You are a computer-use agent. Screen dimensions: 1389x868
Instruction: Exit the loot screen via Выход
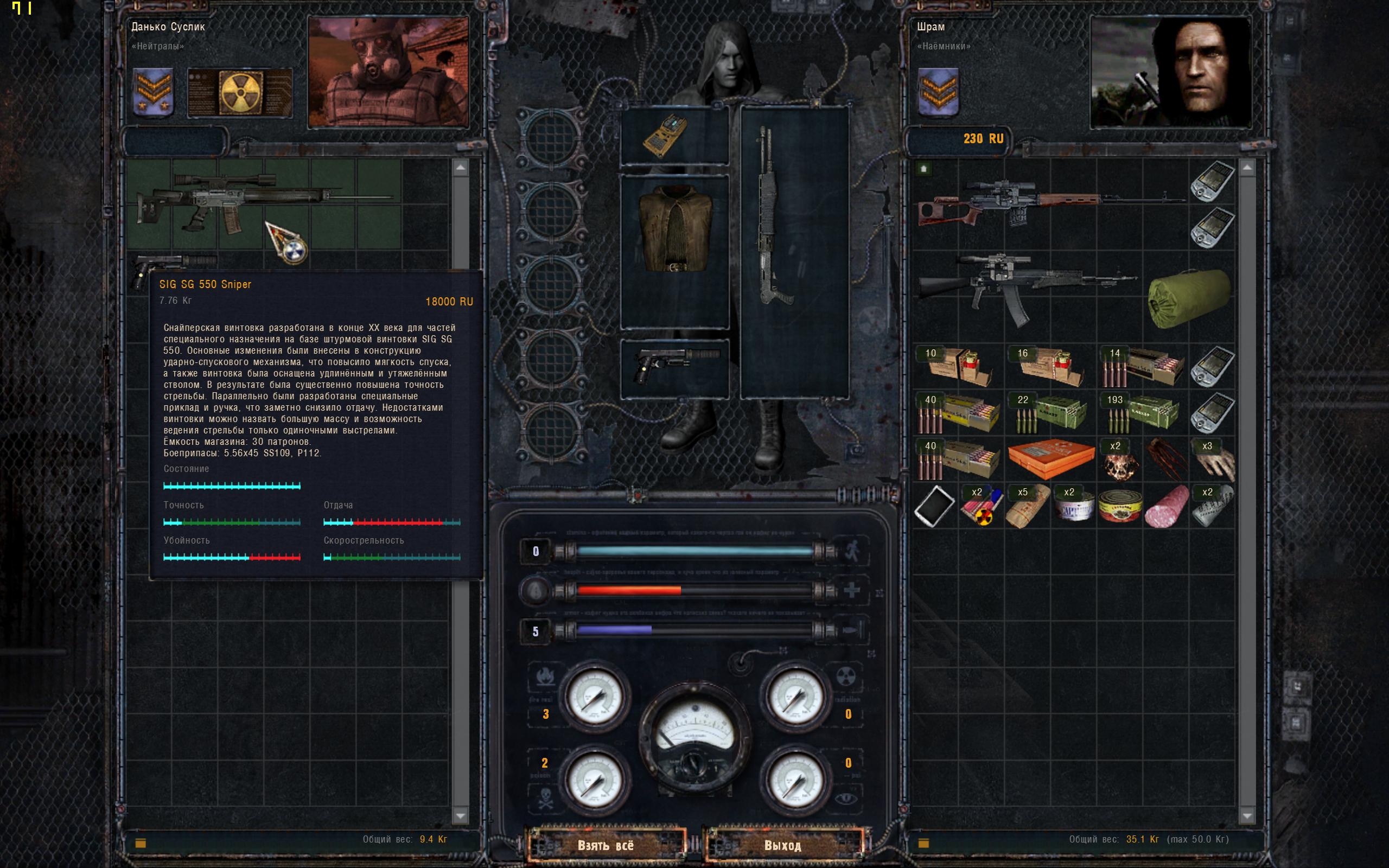point(782,845)
